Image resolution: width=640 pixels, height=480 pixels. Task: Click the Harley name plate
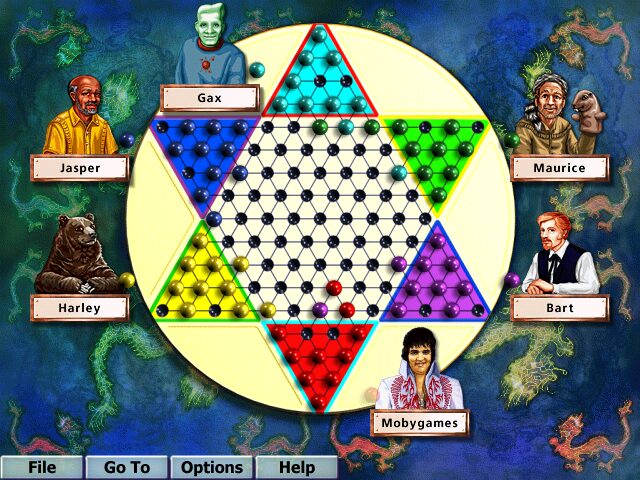(79, 308)
